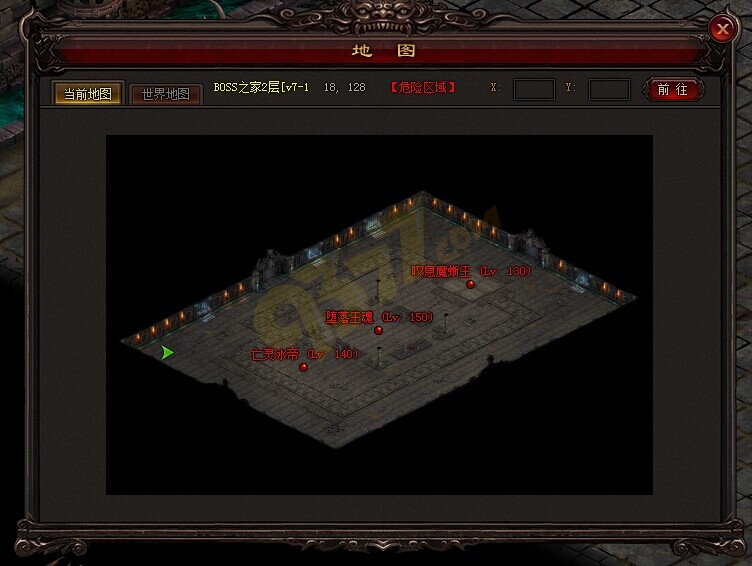Viewport: 752px width, 566px height.
Task: Pick the 亡灵水帝 boss marker
Action: (304, 367)
